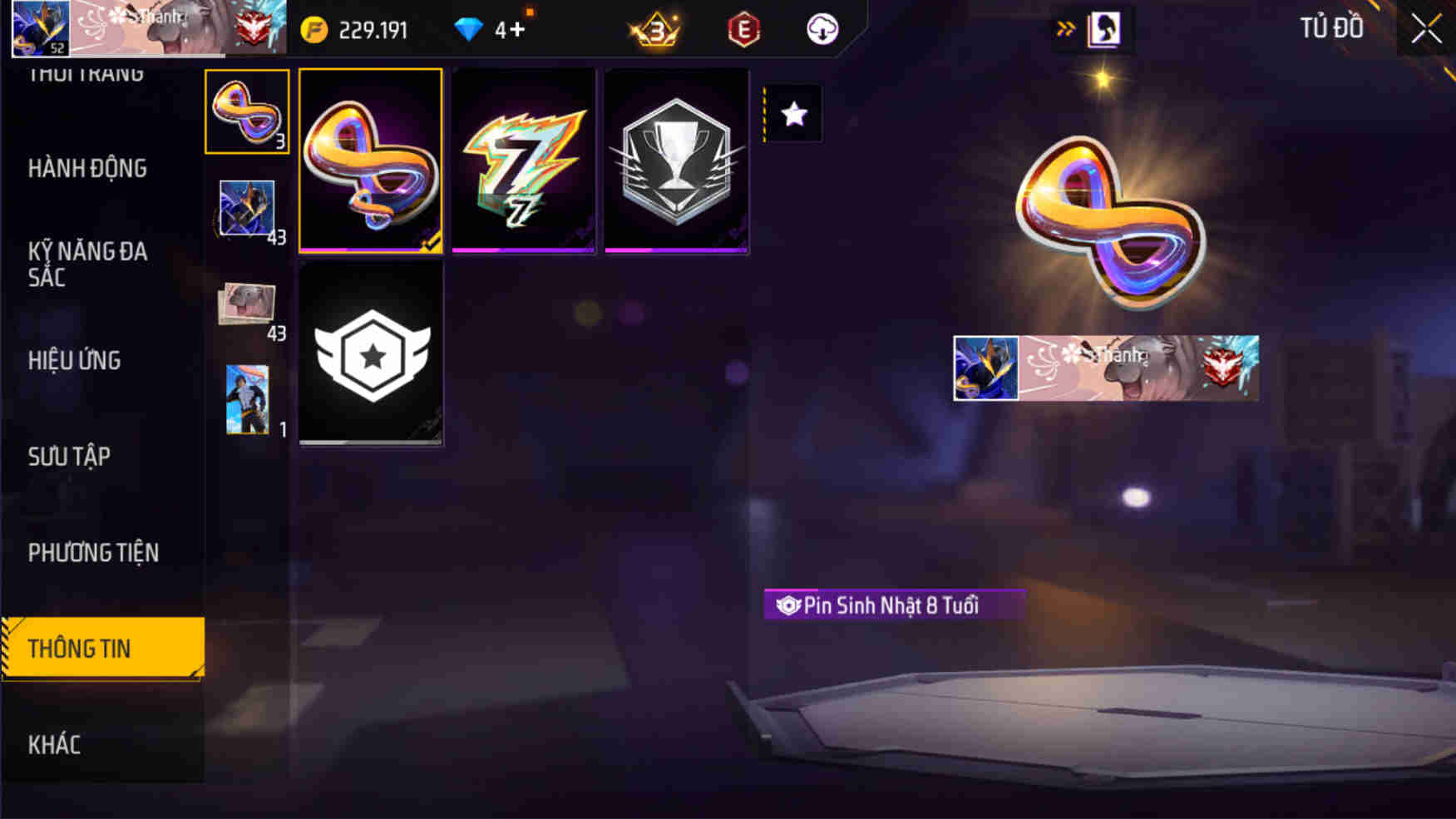Click the blue diamond currency icon
The height and width of the screenshot is (819, 1456).
tap(470, 28)
